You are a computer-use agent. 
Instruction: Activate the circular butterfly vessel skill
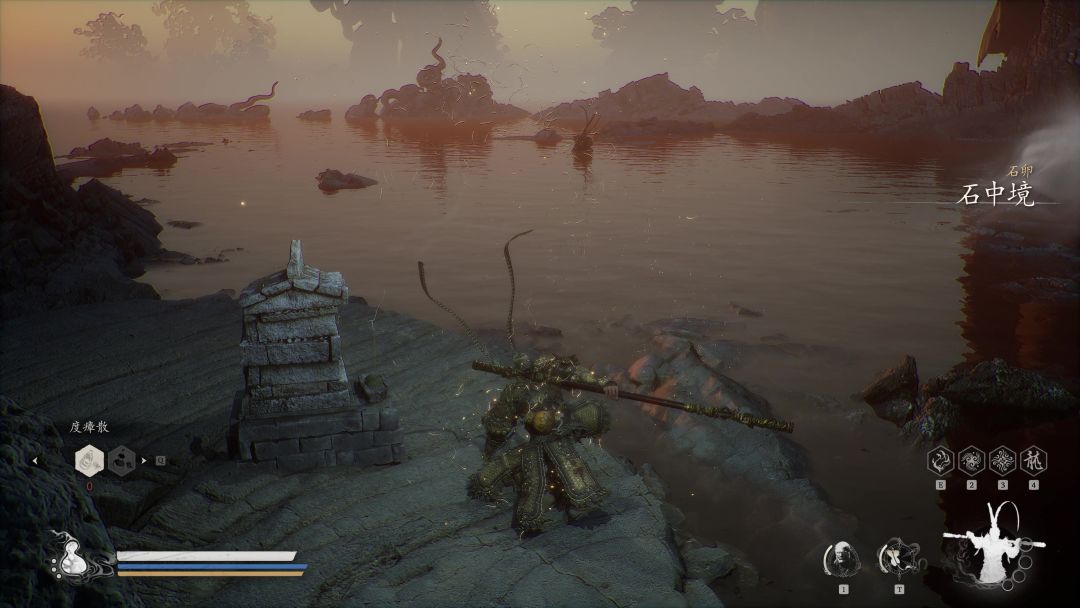895,557
